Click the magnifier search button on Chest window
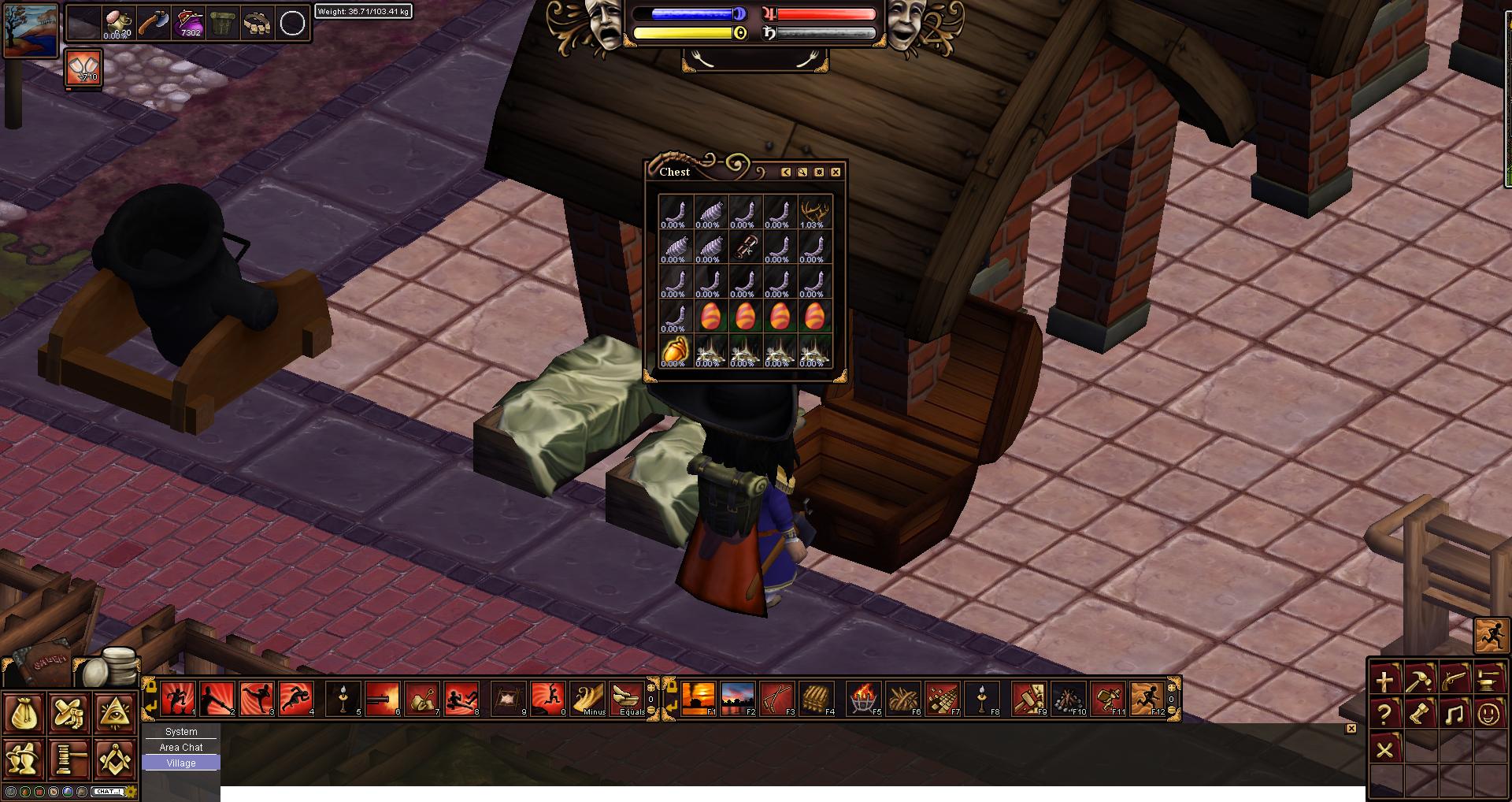1512x802 pixels. click(x=802, y=172)
